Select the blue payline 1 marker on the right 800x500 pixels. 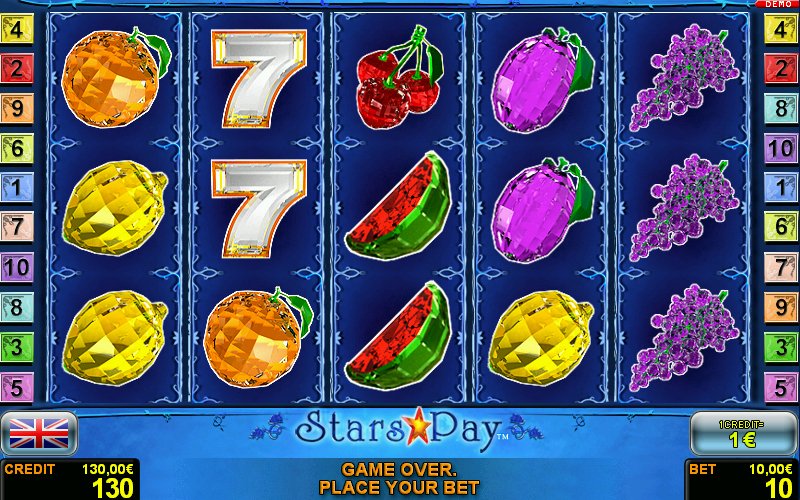coord(783,187)
